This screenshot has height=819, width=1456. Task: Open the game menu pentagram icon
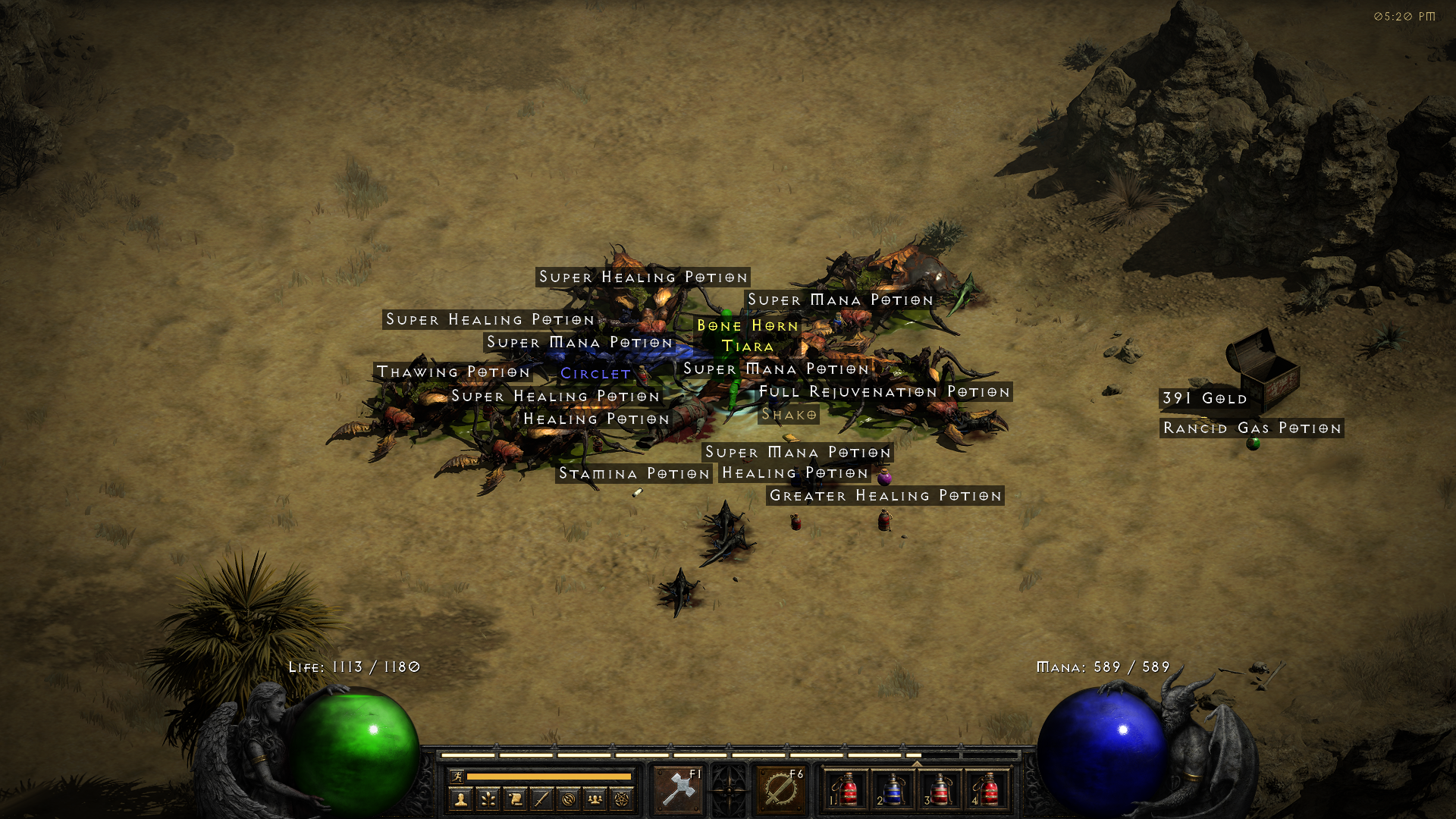tap(623, 800)
